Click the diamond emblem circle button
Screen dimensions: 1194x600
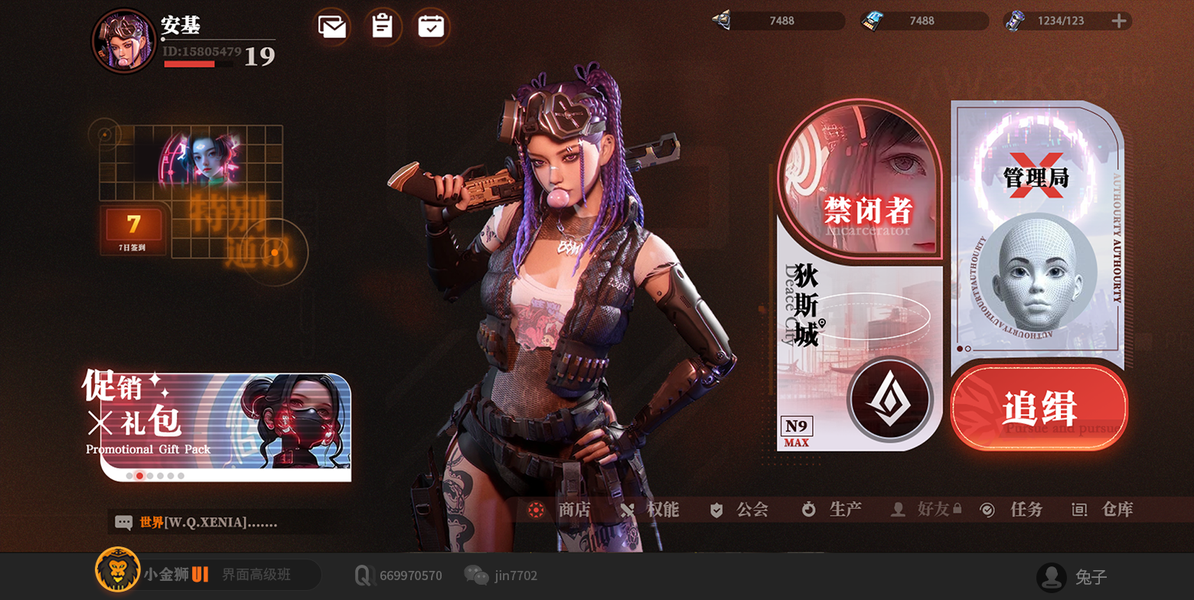890,399
